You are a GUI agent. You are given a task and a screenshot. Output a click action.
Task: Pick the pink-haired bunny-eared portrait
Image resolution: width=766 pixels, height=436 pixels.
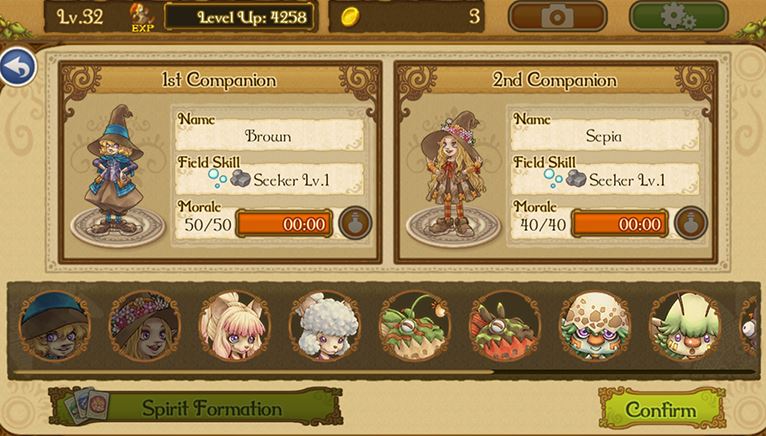pyautogui.click(x=234, y=326)
